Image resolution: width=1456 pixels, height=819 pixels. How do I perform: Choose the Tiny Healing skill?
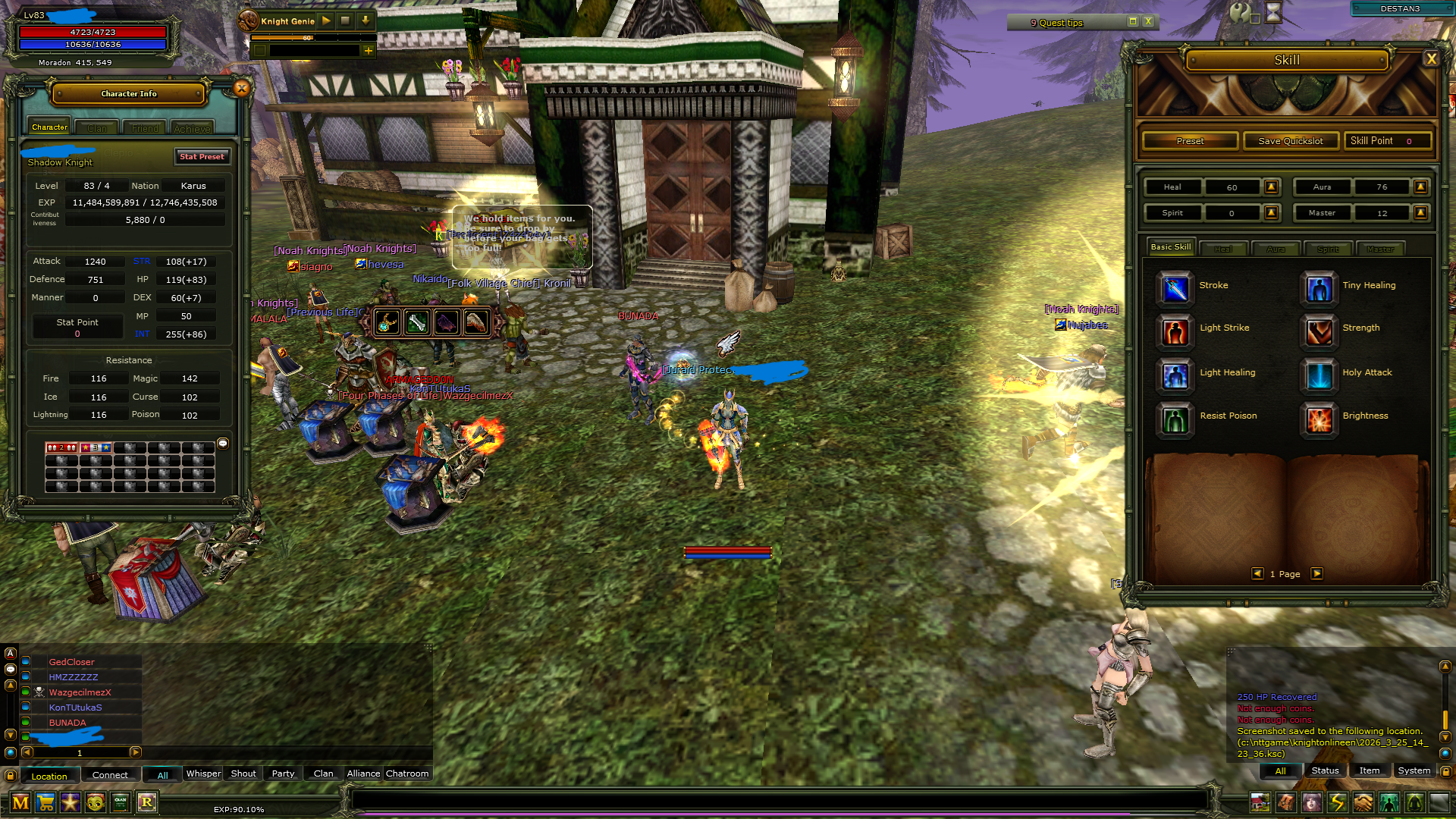1319,287
